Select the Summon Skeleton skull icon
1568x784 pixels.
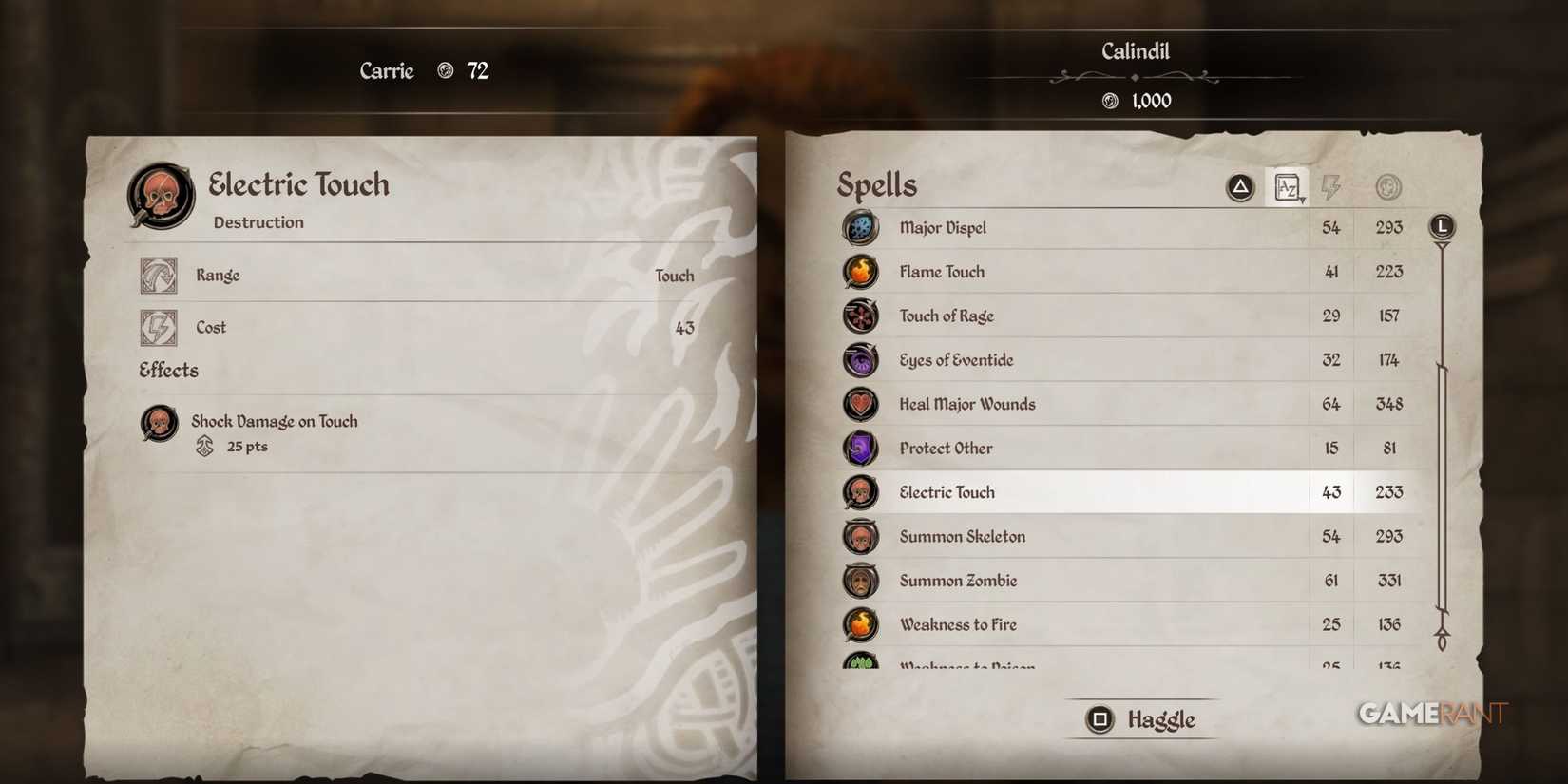pyautogui.click(x=860, y=536)
